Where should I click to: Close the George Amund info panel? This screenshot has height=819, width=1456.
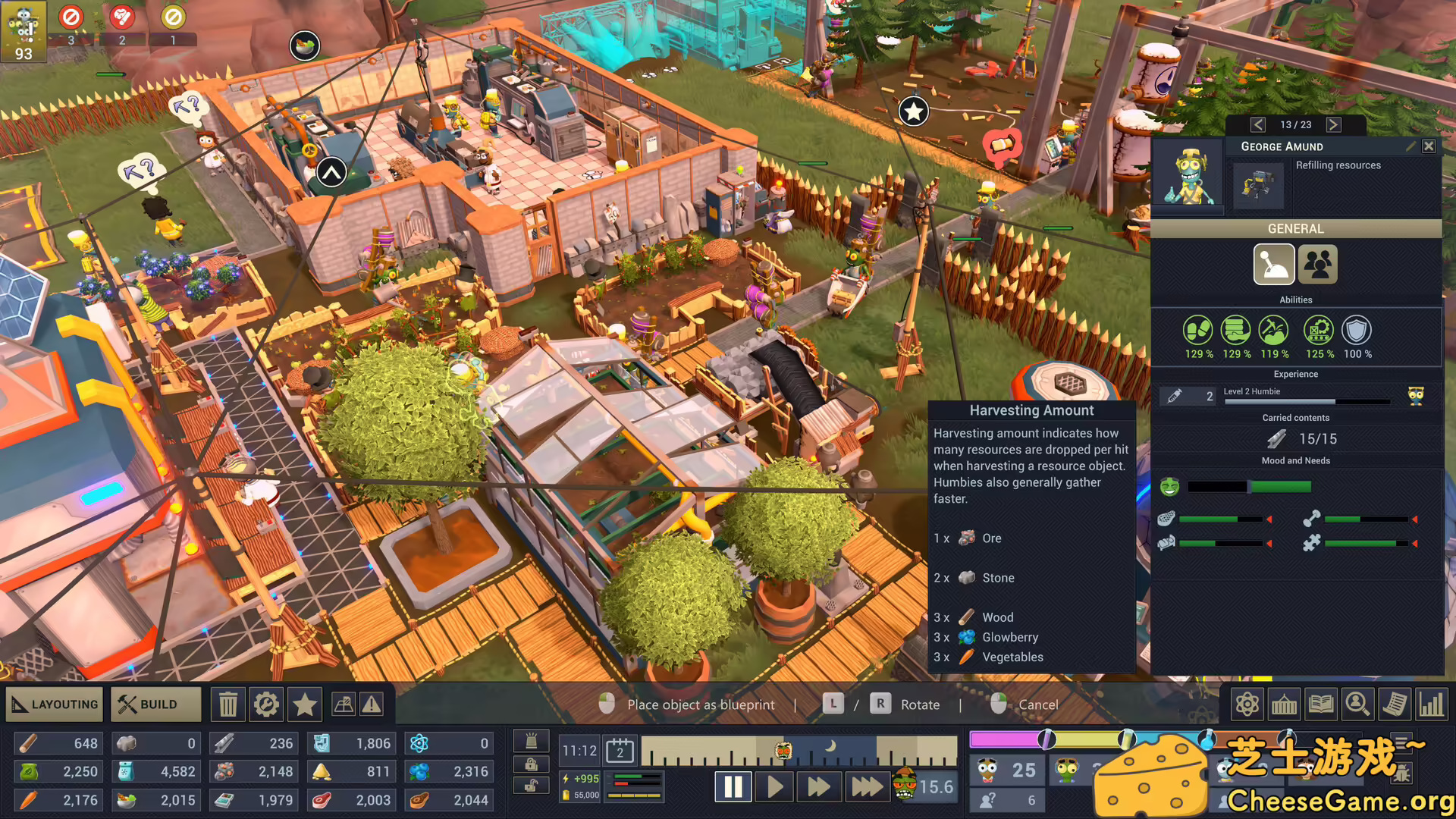1429,146
